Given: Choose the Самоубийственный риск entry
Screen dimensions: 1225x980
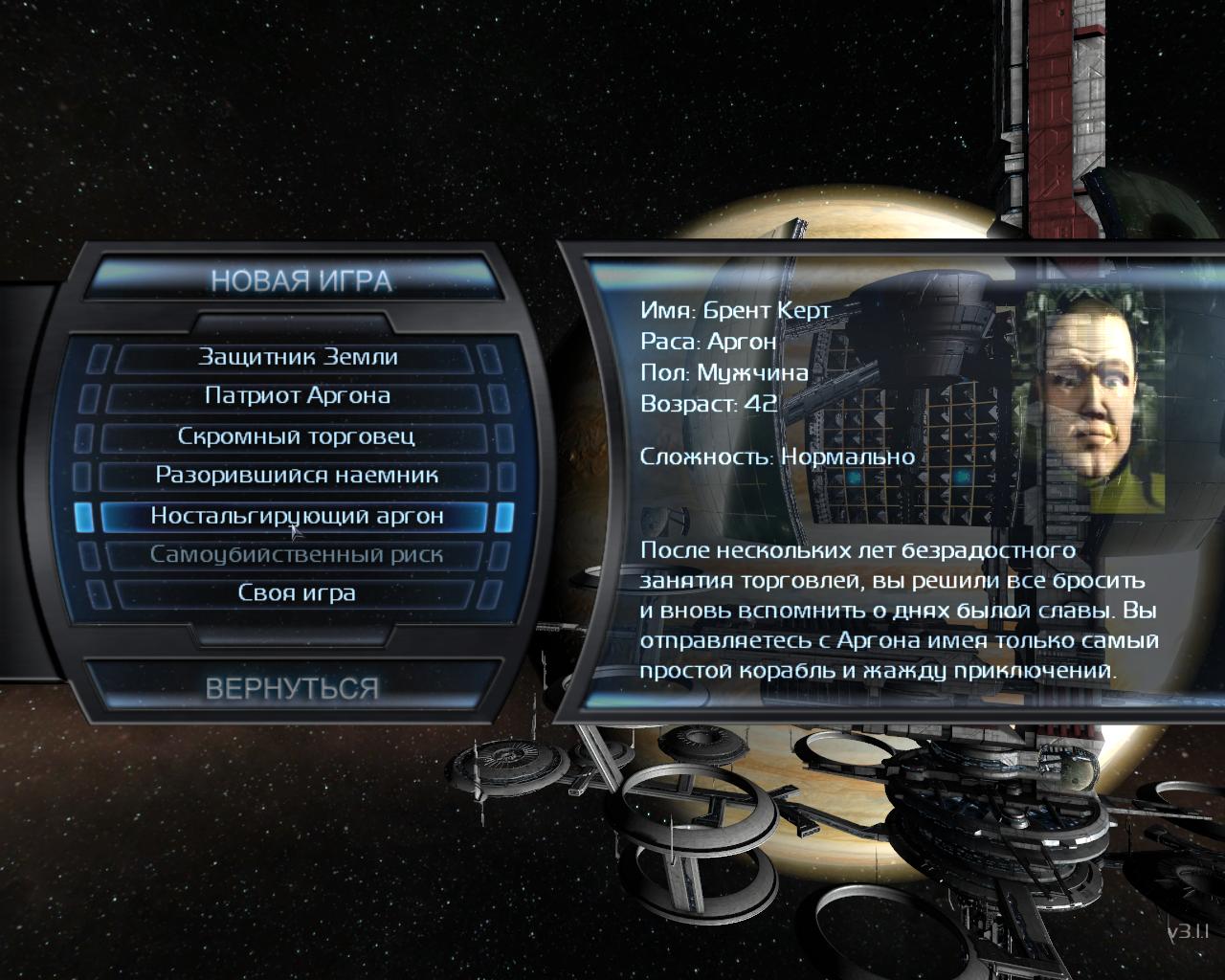Looking at the screenshot, I should pos(297,555).
